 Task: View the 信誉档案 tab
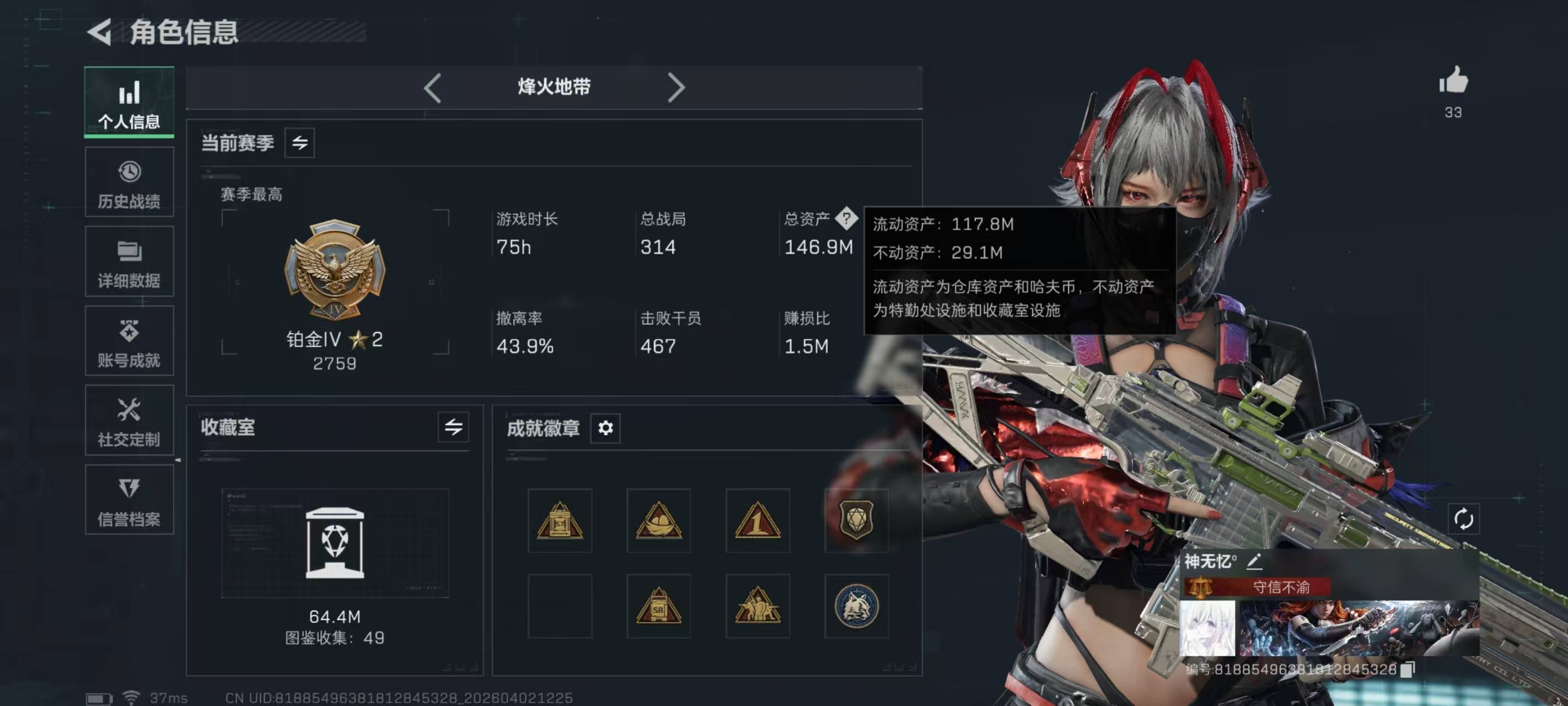pos(129,500)
